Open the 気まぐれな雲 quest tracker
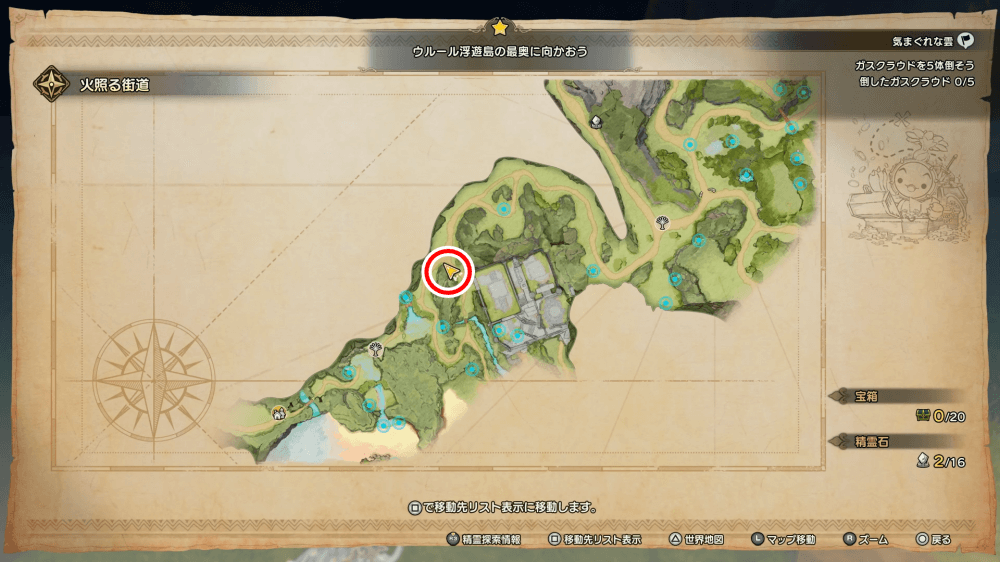This screenshot has width=1000, height=562. 931,42
